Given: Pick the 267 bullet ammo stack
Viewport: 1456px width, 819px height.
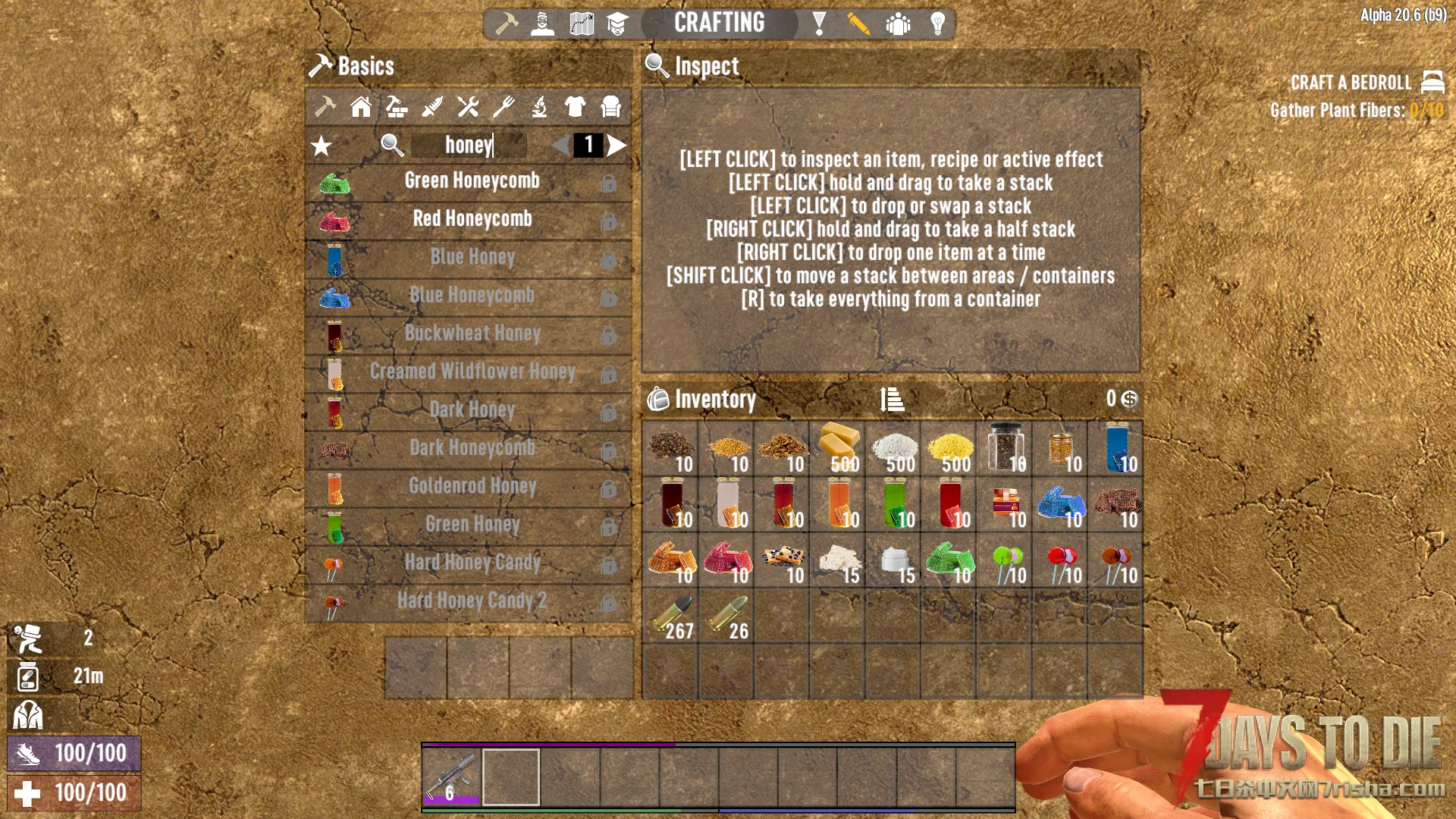Looking at the screenshot, I should pos(670,617).
